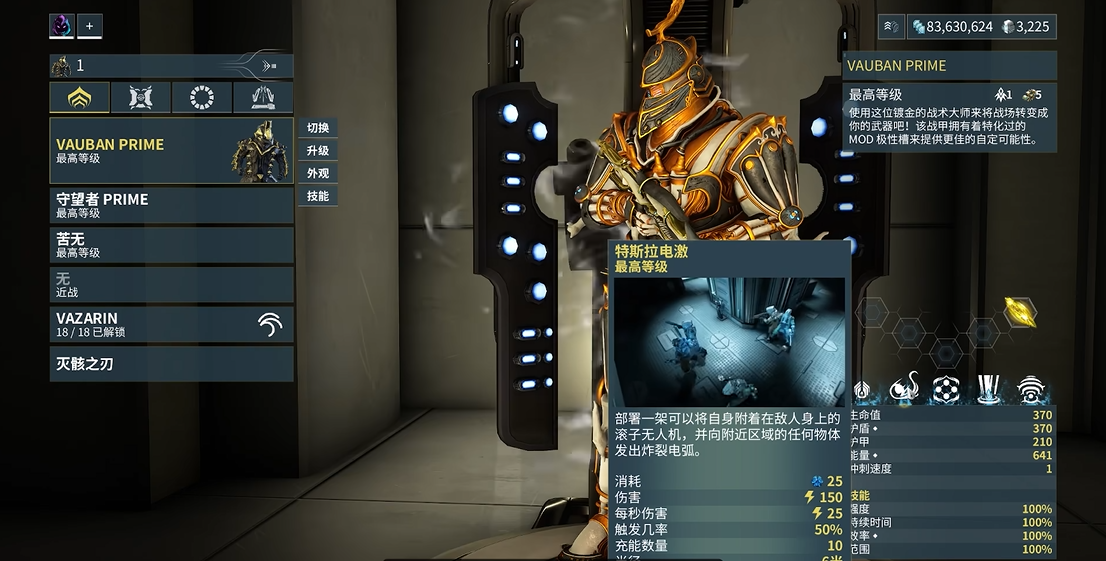Choose the empty 近战 melee slot
Screen dimensions: 1106x561
(x=171, y=285)
